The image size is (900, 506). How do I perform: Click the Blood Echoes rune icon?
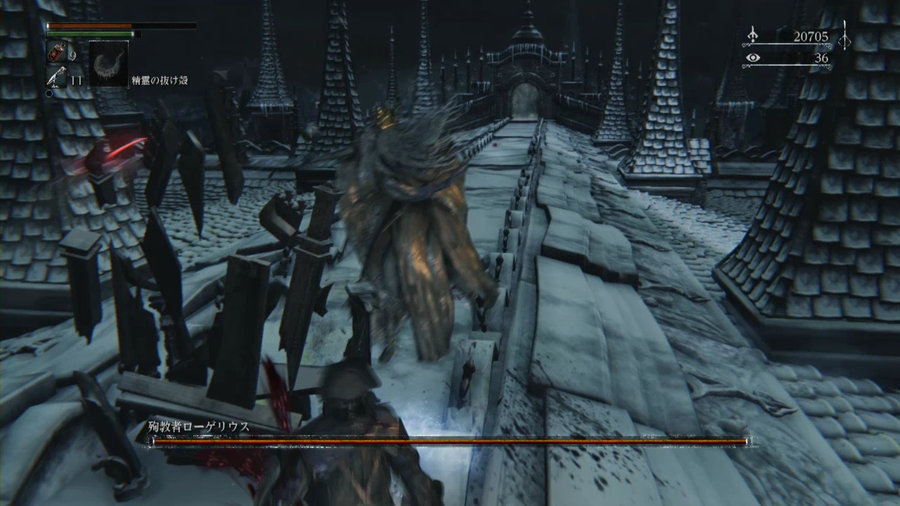click(x=752, y=37)
